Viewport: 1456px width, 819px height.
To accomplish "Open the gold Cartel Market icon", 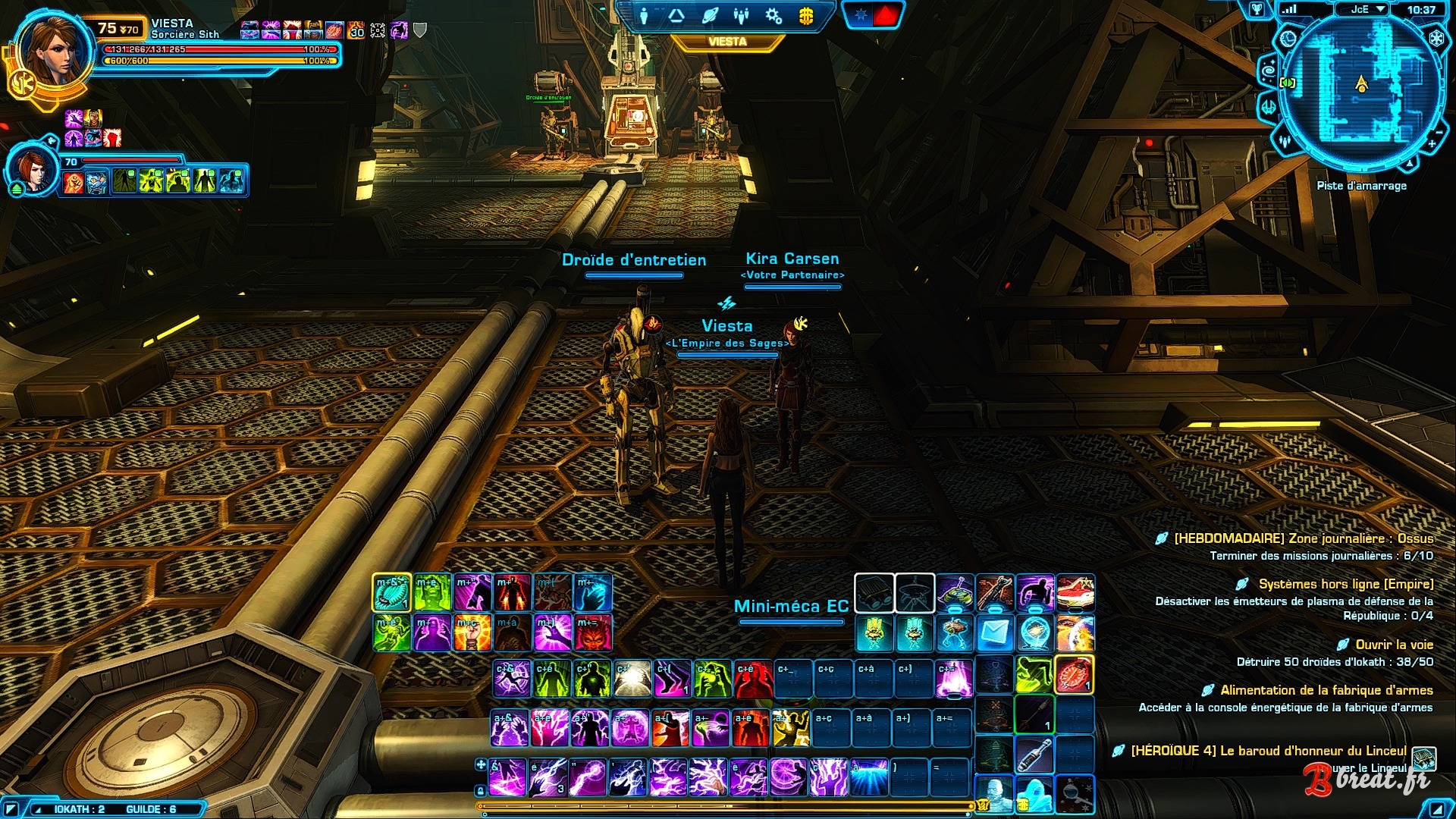I will point(806,16).
